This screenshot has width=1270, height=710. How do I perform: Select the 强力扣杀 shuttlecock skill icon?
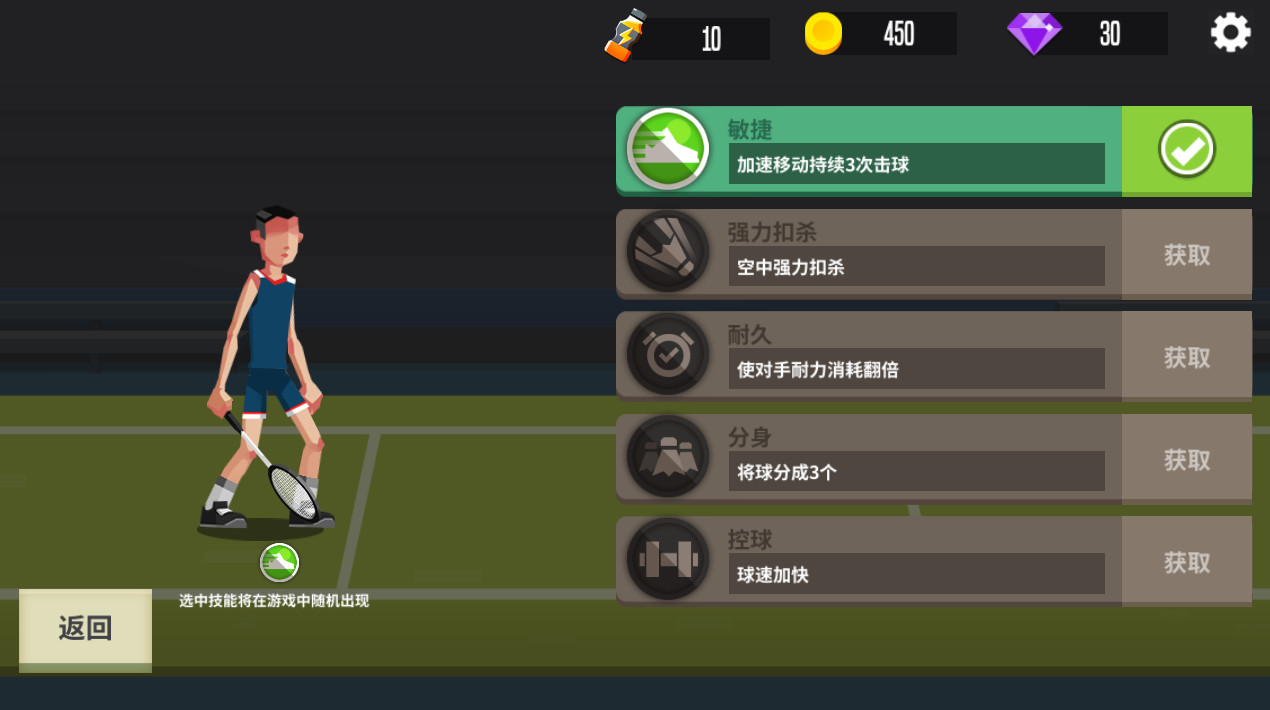click(667, 251)
